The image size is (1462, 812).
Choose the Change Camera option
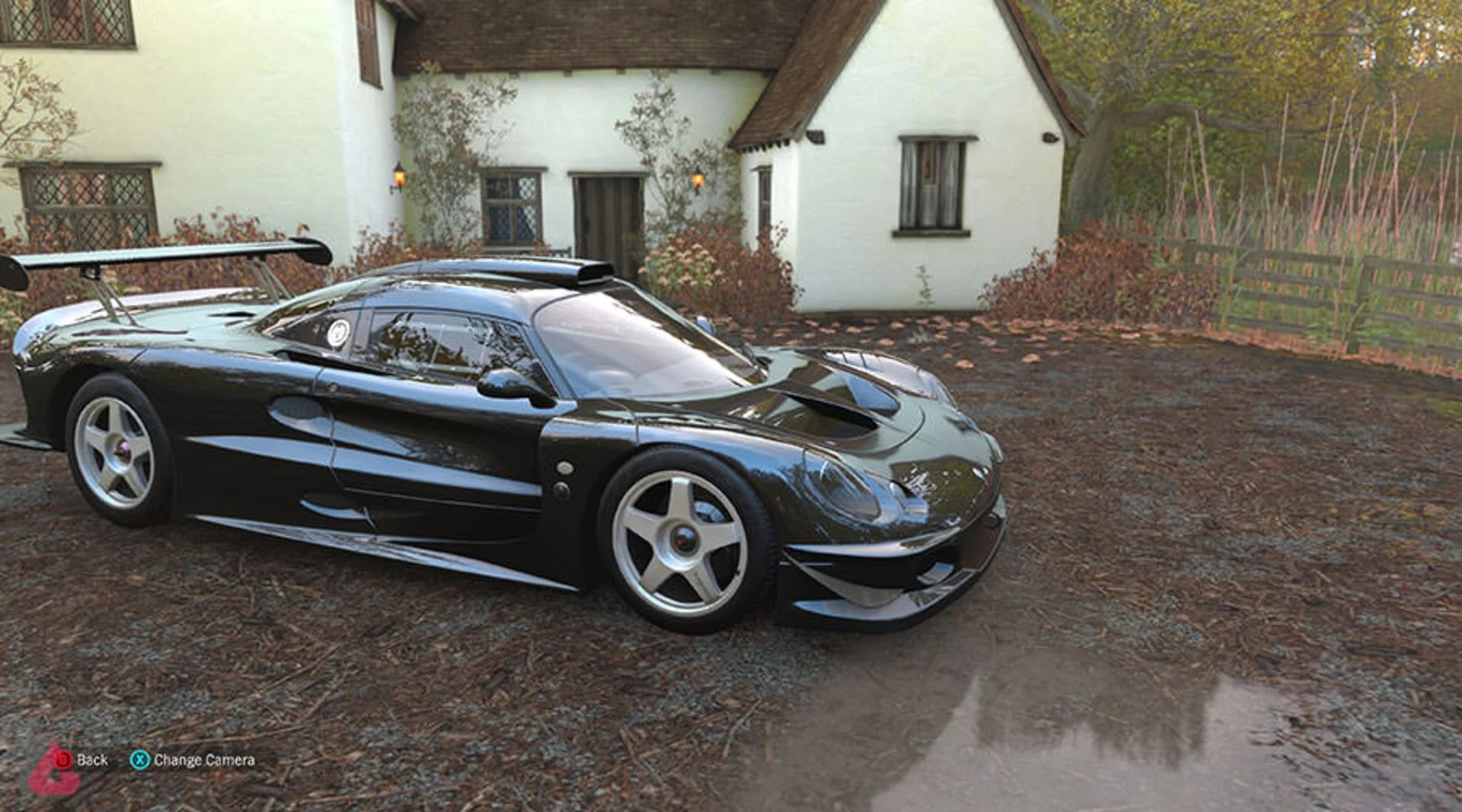click(193, 759)
